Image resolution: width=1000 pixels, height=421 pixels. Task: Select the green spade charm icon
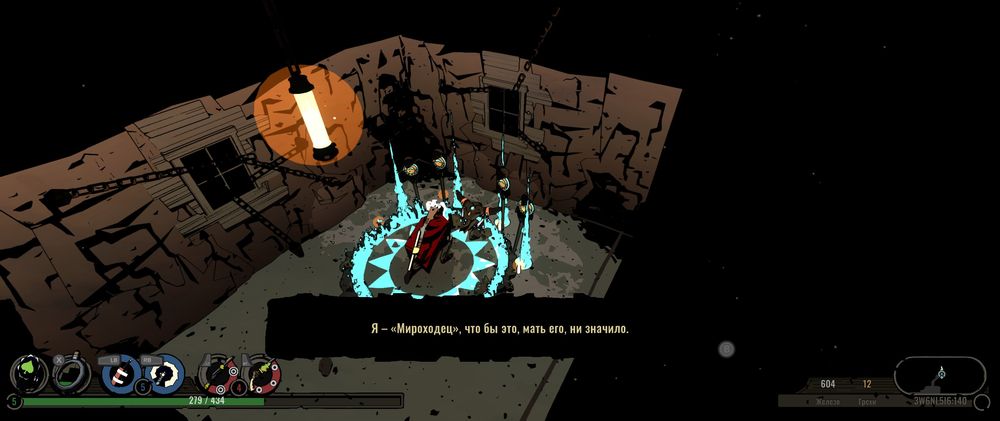28,374
